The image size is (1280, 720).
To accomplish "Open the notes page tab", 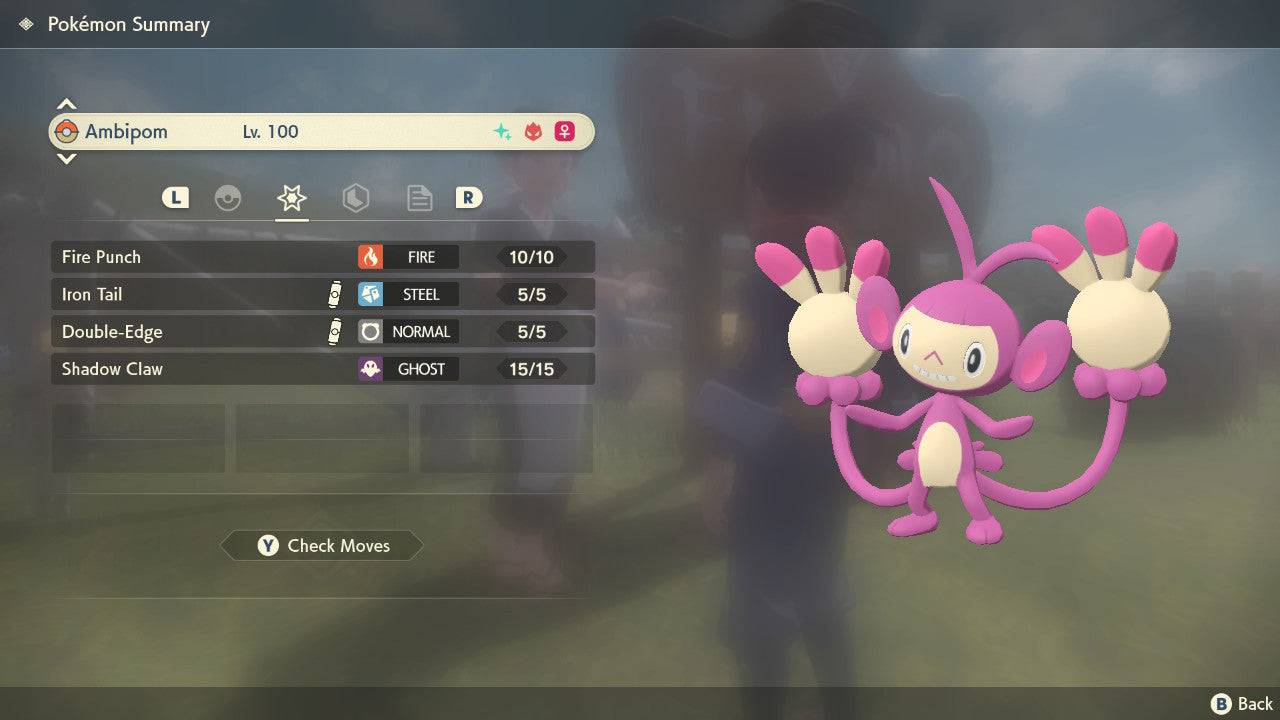I will click(x=419, y=198).
